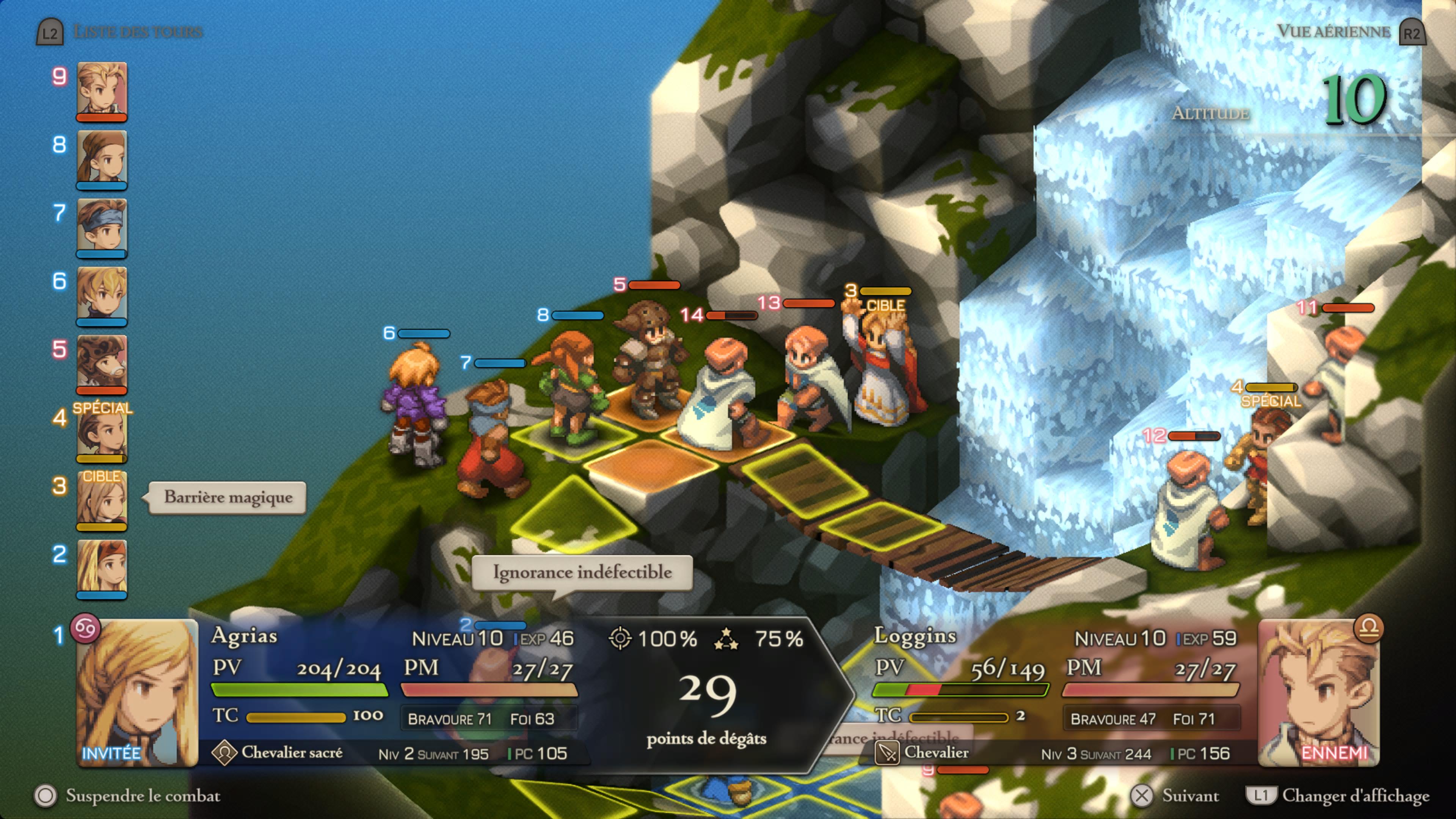Open Loggins's enemy character portrait
The width and height of the screenshot is (1456, 819).
[x=1319, y=692]
